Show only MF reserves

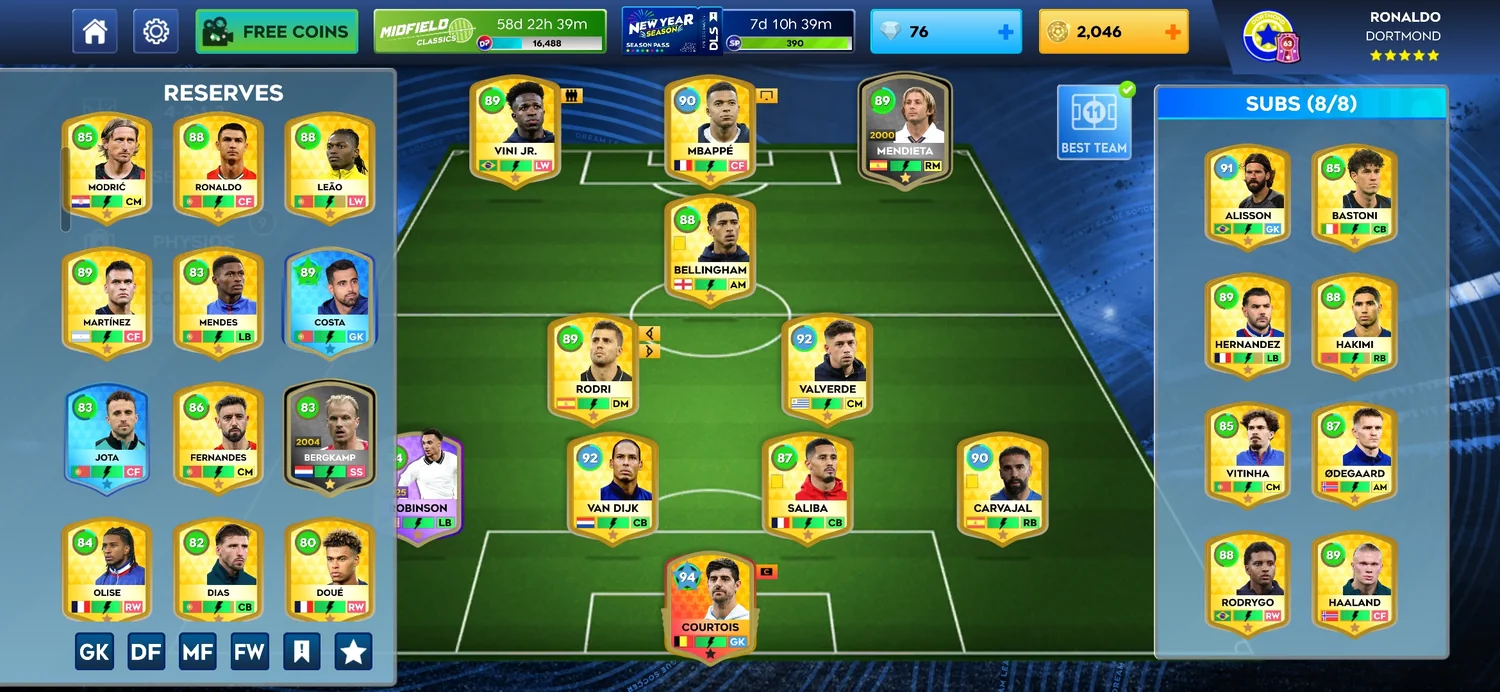[198, 652]
